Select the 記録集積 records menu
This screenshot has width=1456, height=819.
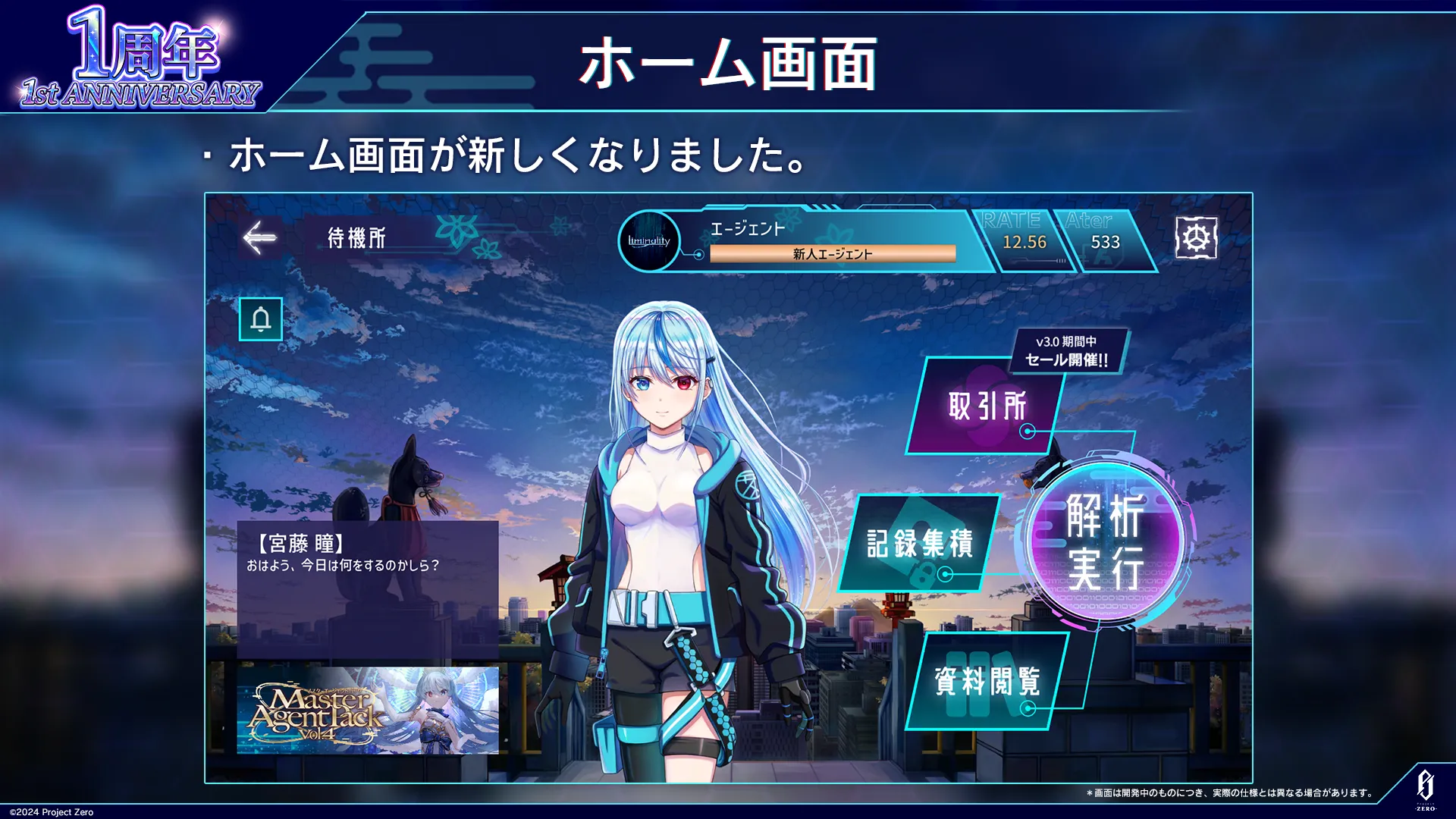click(x=919, y=543)
